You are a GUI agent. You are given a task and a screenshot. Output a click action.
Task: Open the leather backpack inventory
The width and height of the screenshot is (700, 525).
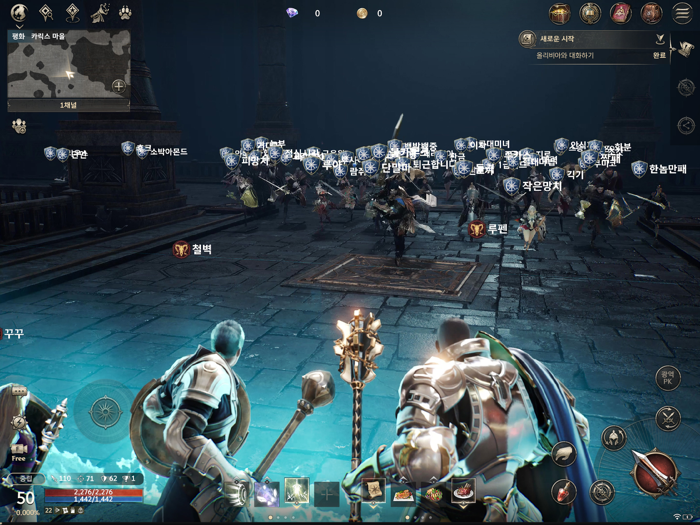(x=651, y=13)
